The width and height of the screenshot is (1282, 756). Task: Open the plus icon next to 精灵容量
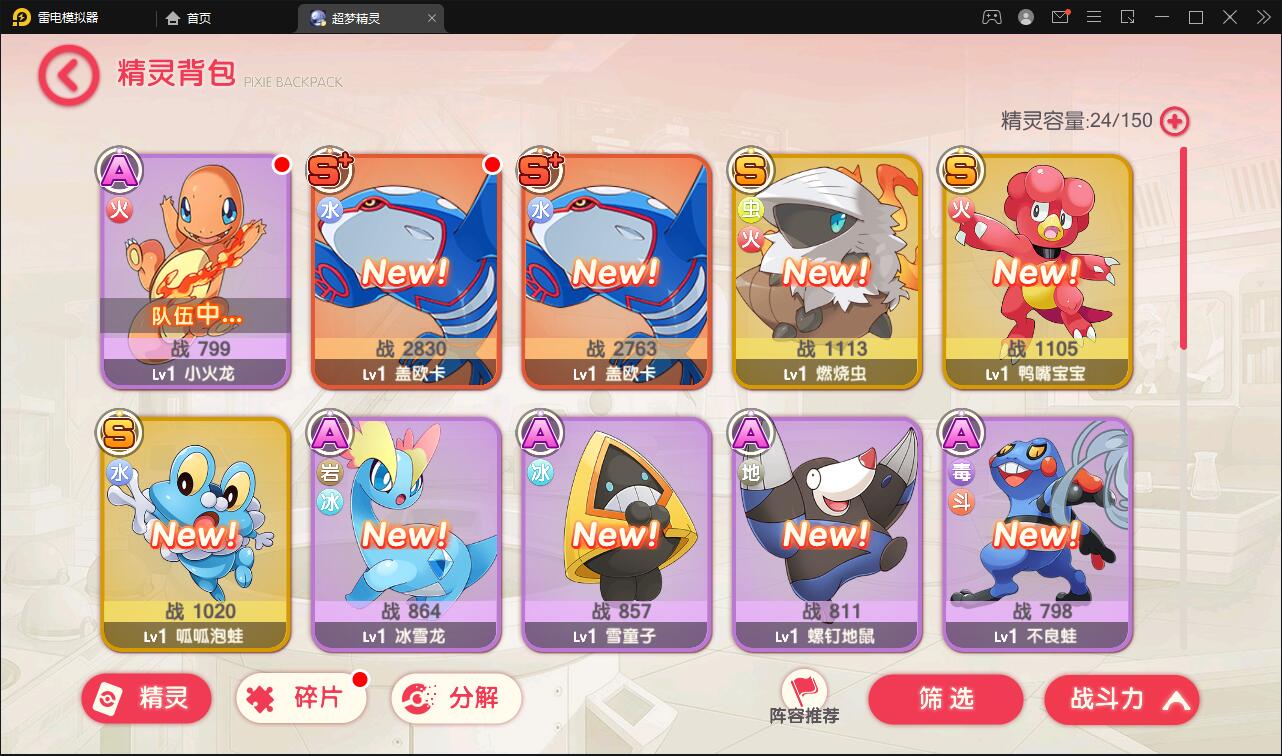click(1176, 121)
